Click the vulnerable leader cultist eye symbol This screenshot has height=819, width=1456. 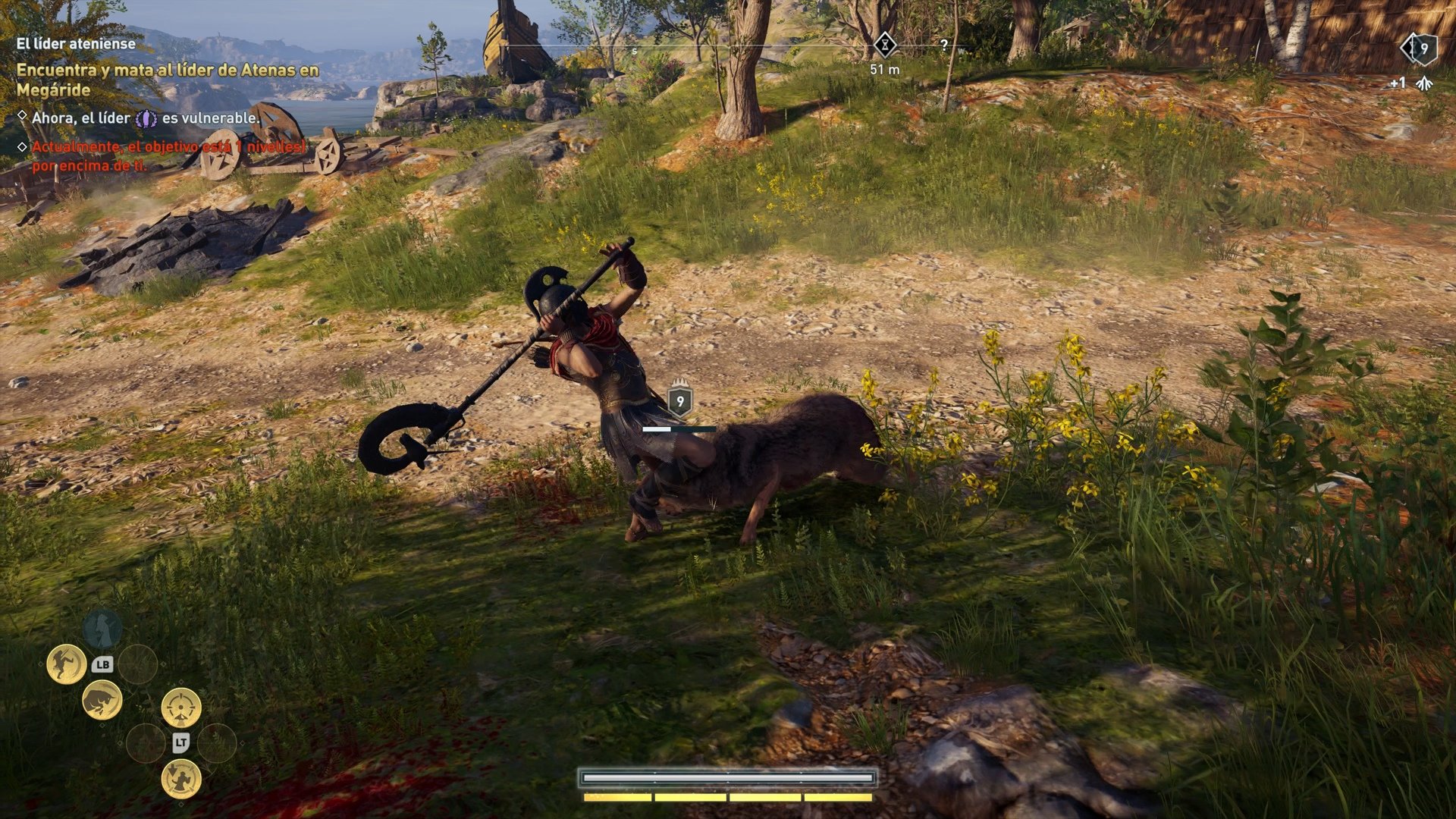point(147,118)
